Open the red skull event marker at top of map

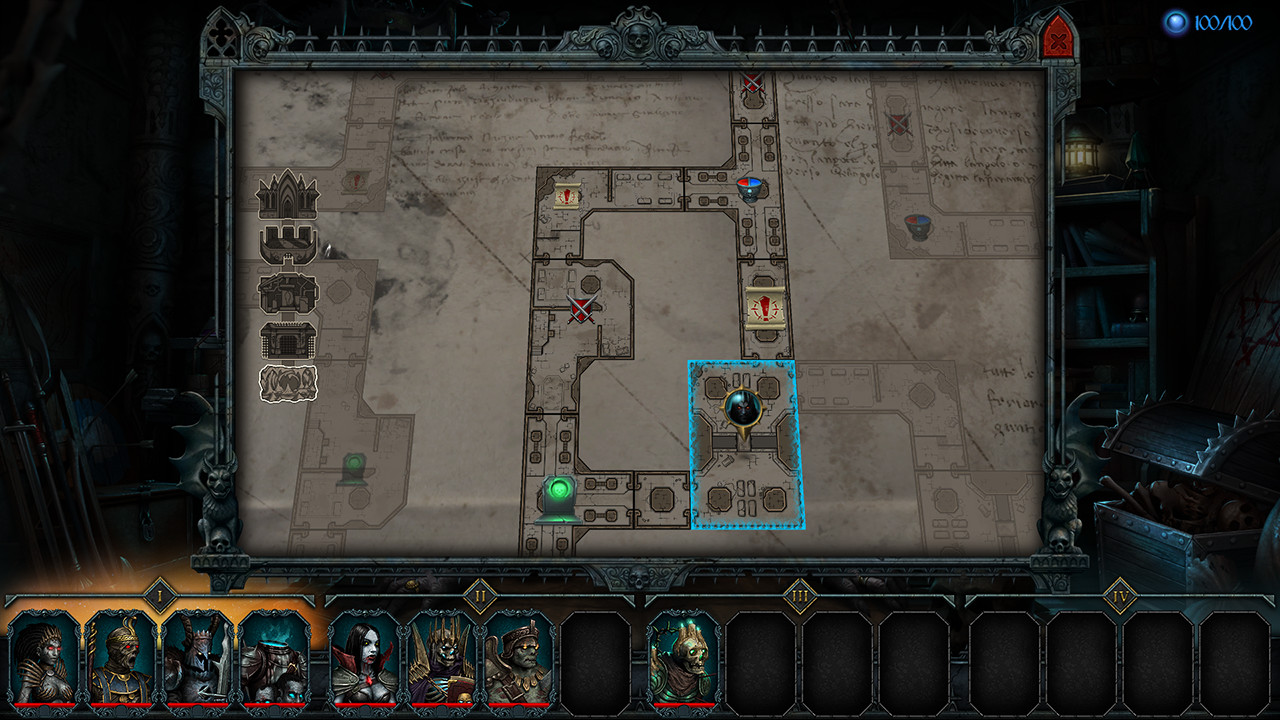click(x=751, y=83)
